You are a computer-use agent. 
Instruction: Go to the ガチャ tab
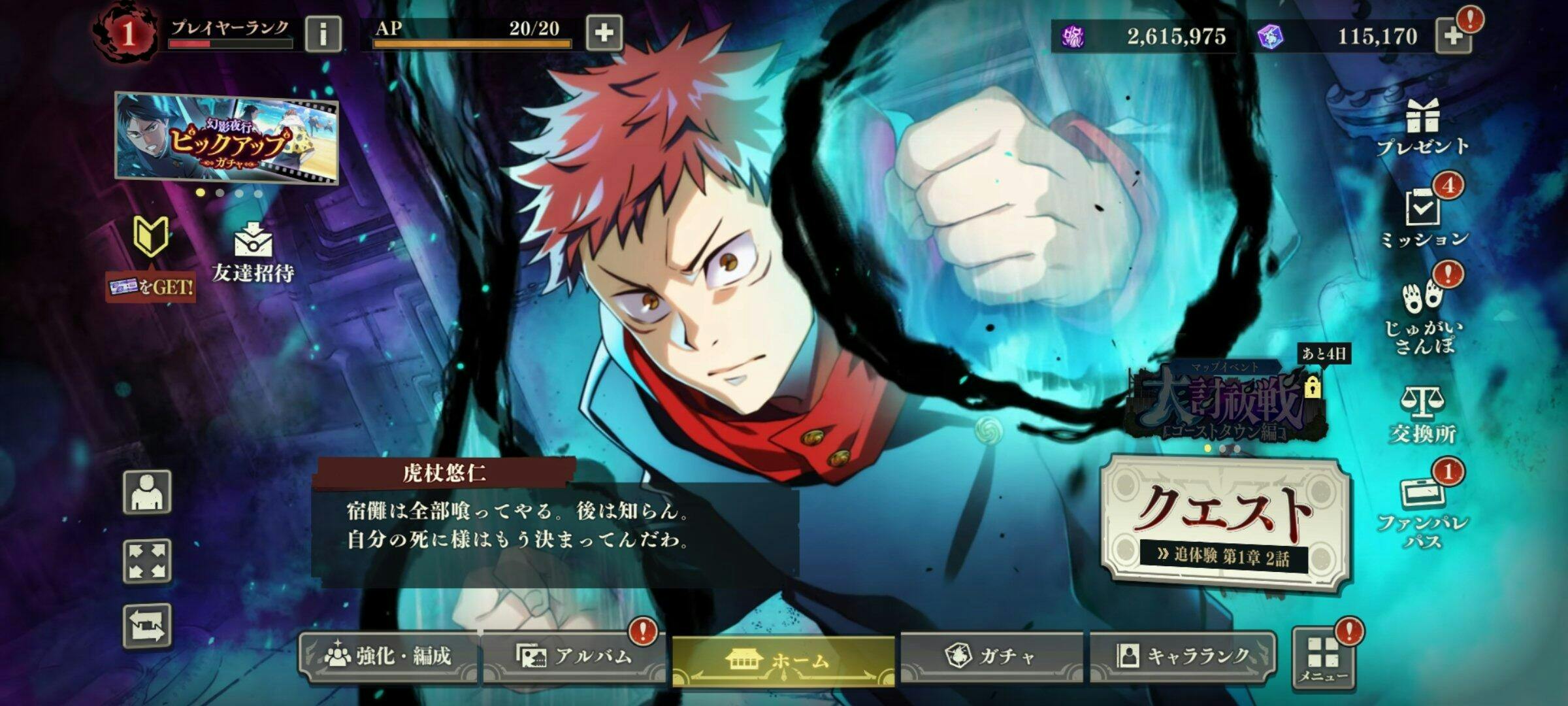point(991,656)
